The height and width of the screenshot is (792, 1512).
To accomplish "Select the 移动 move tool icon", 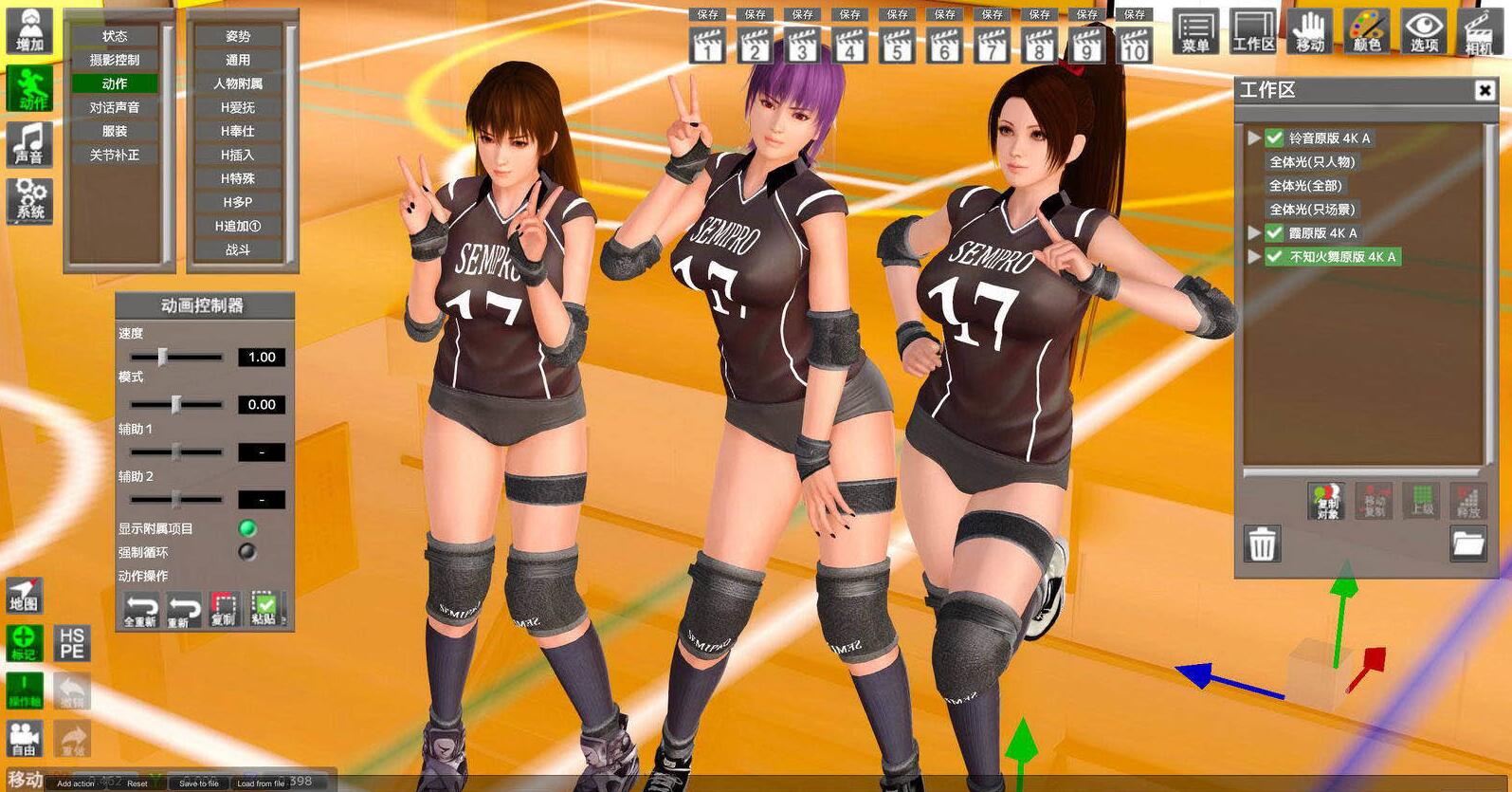I will (1309, 30).
